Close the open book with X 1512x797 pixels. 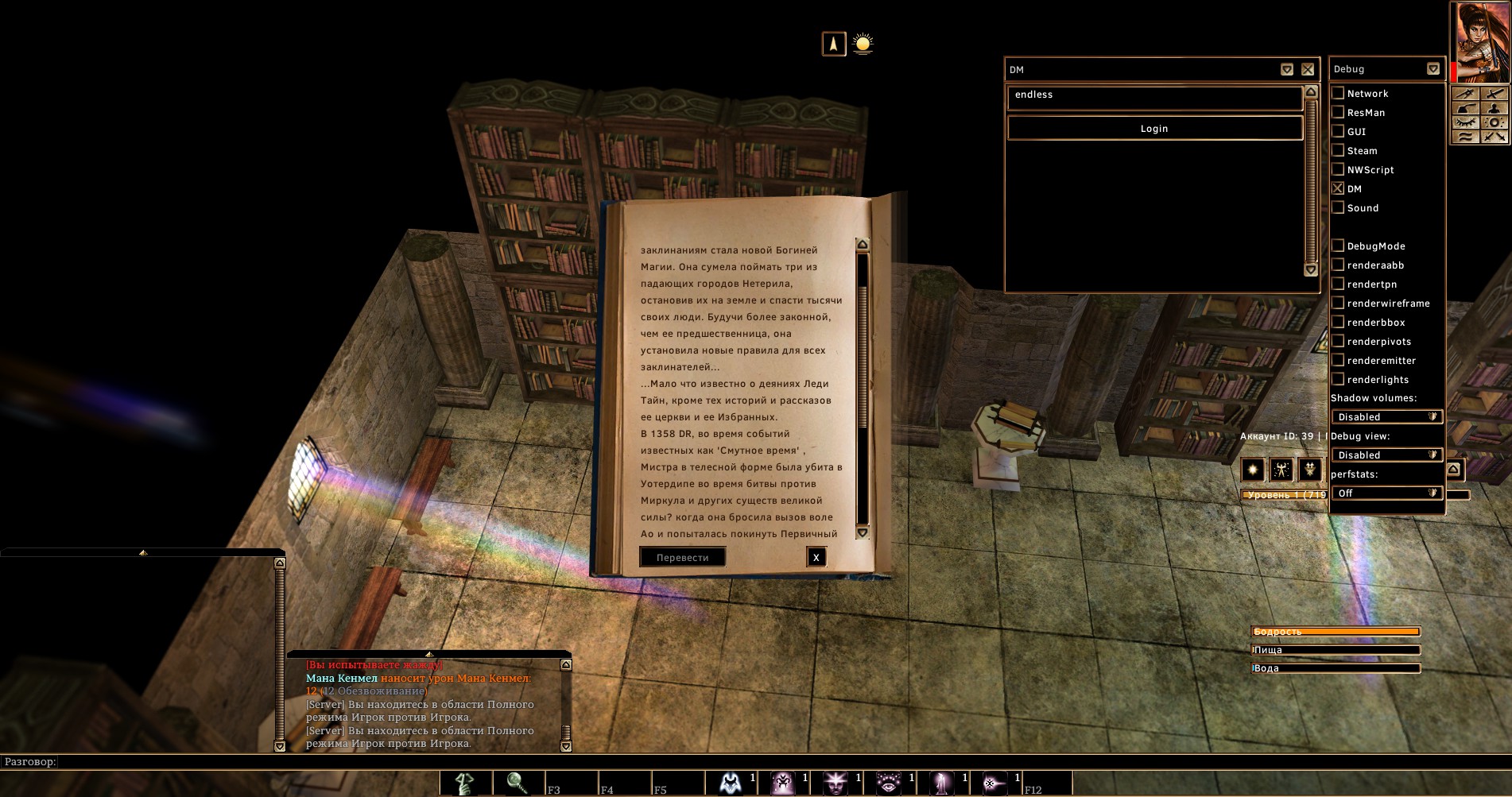pos(816,558)
